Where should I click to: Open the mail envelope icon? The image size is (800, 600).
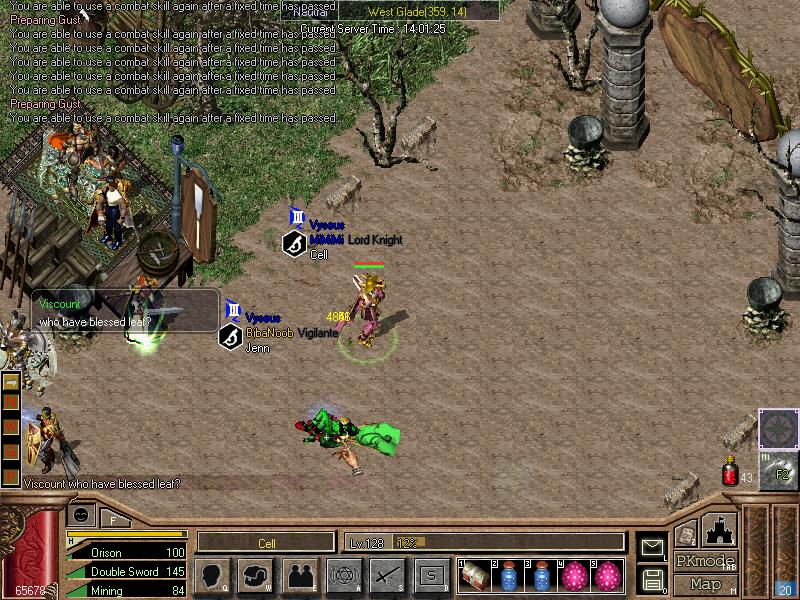point(651,547)
